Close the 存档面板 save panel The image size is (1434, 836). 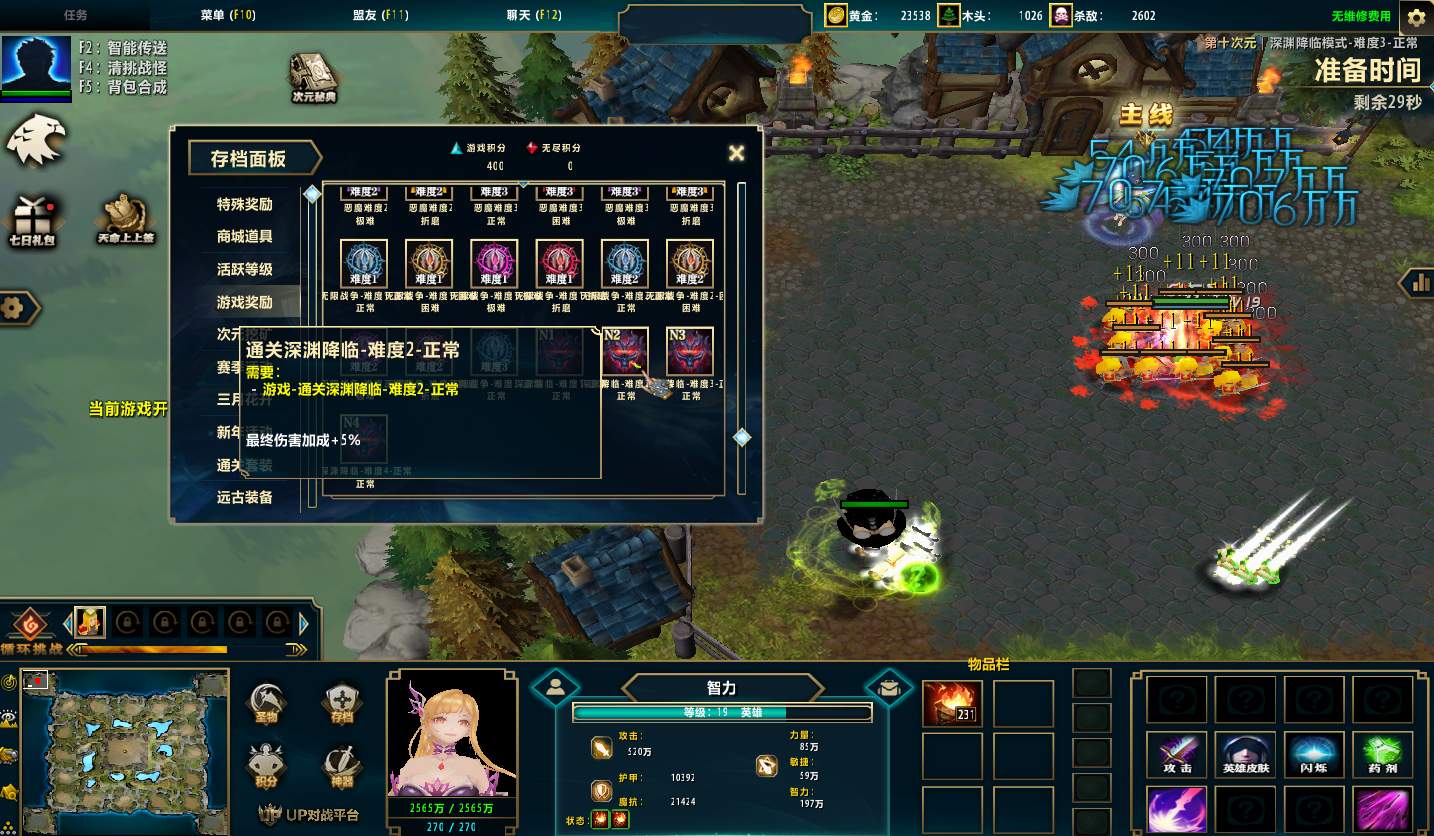pyautogui.click(x=736, y=153)
